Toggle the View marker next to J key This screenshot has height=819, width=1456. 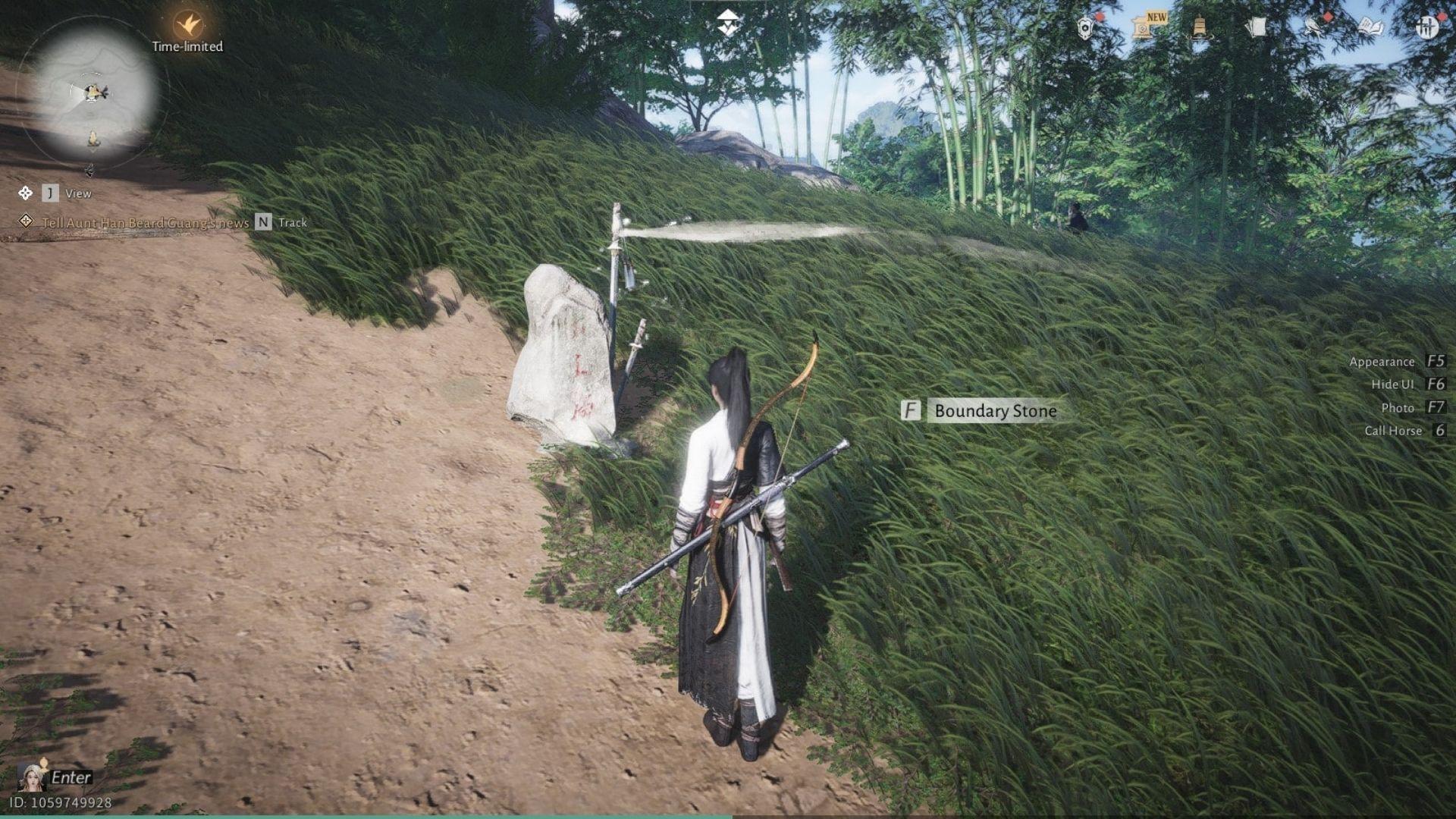(79, 193)
